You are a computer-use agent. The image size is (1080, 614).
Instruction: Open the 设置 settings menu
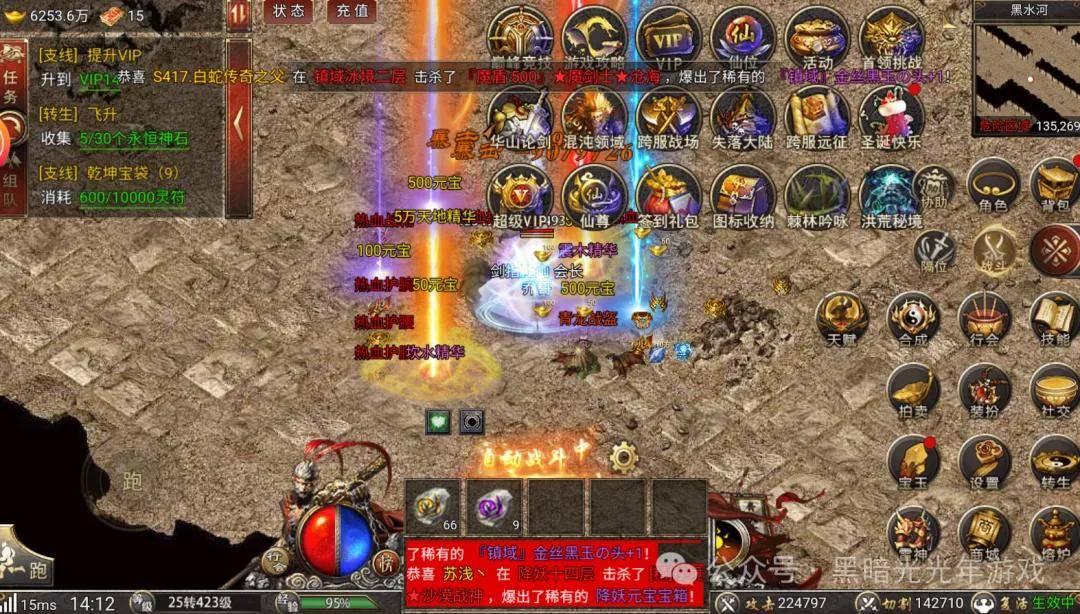click(x=984, y=462)
